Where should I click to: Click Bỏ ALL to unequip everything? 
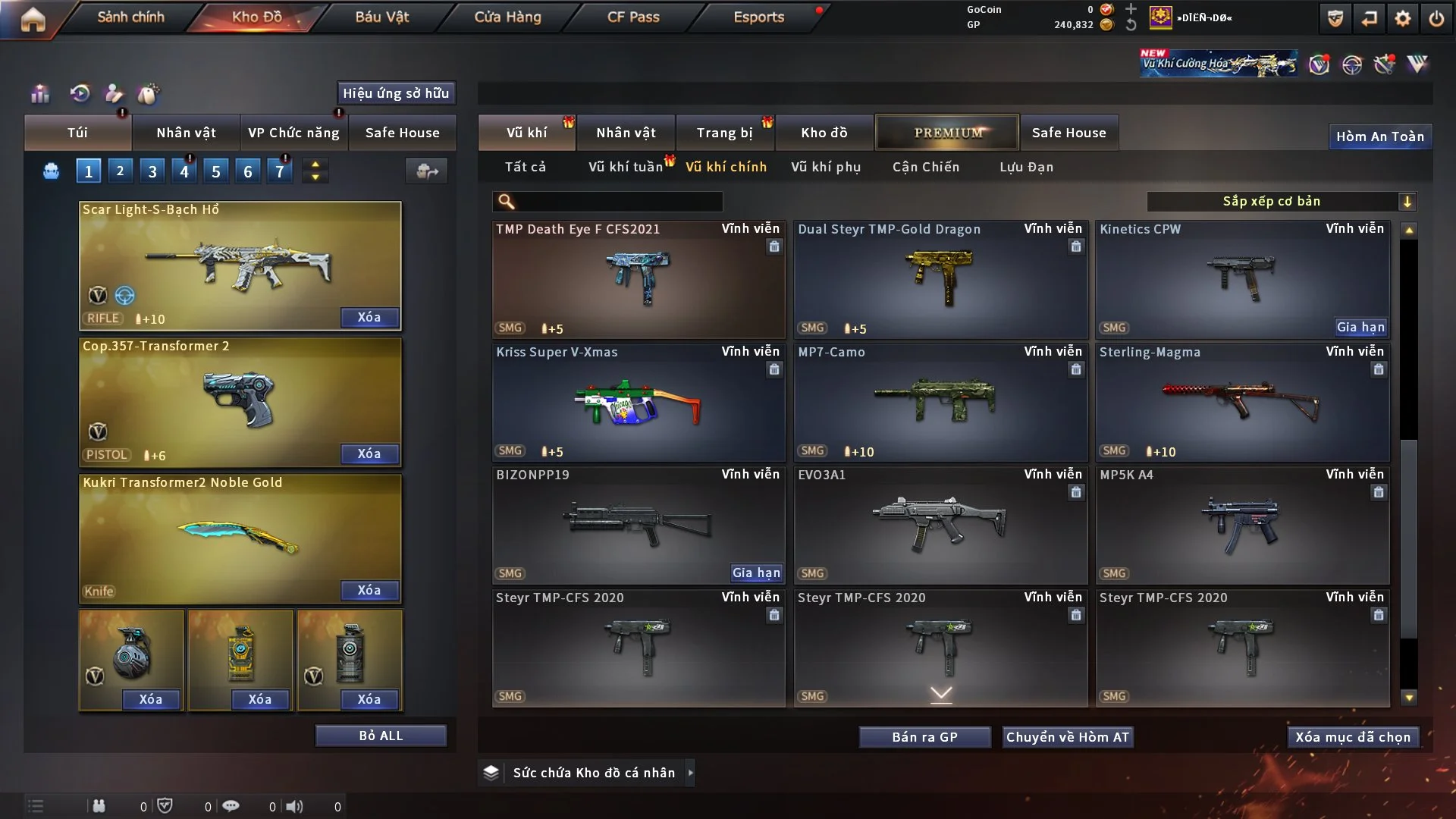click(x=381, y=736)
